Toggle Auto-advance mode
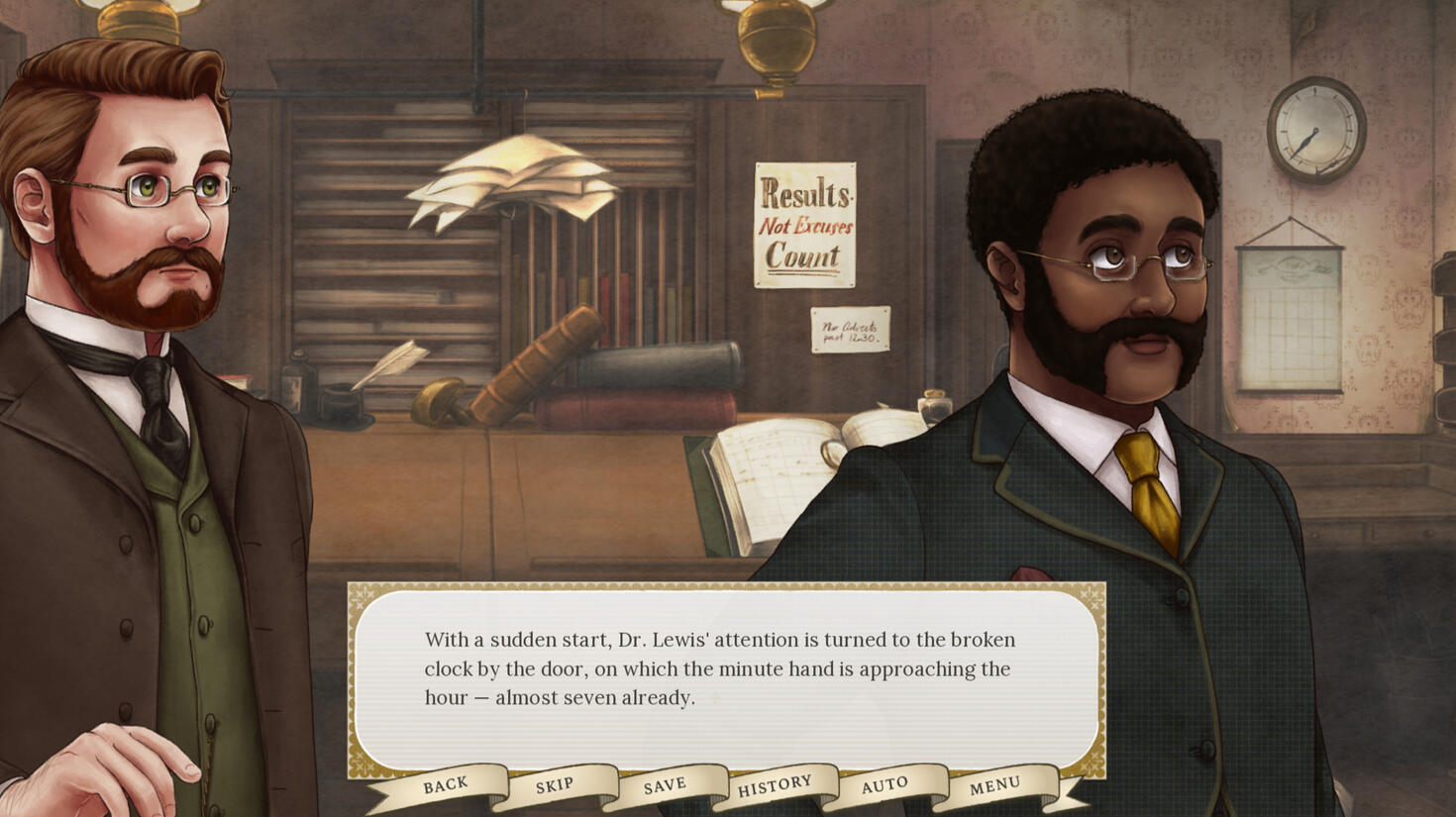Viewport: 1456px width, 817px height. 884,786
